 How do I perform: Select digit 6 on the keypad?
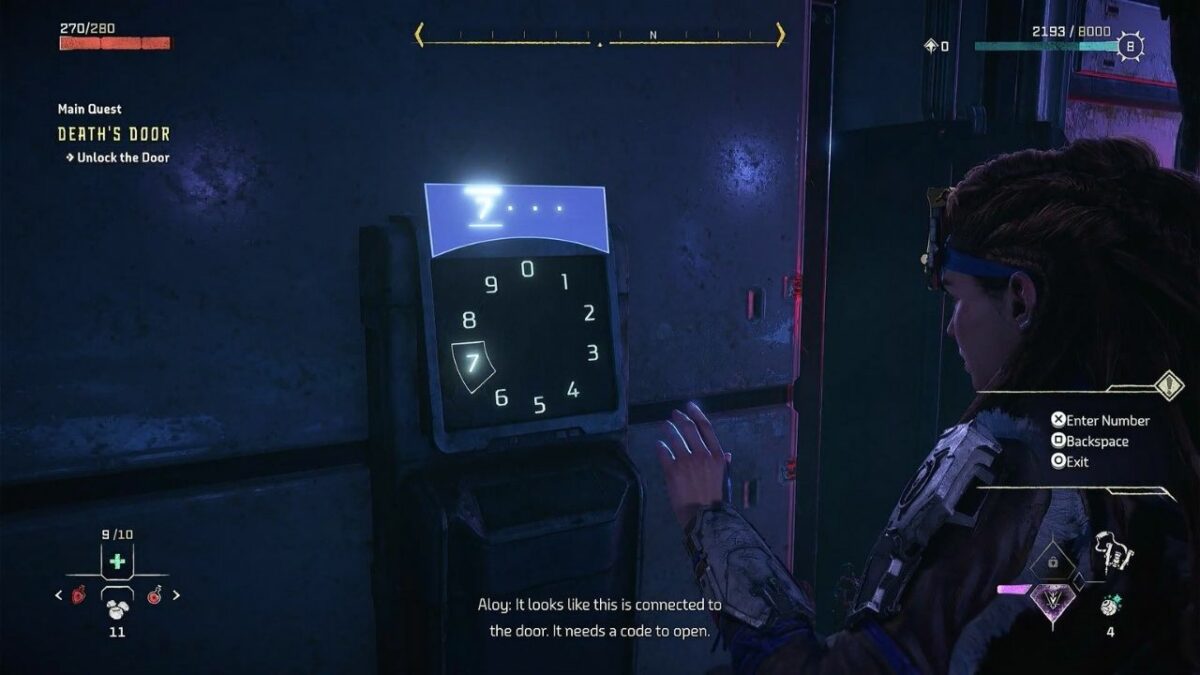tap(501, 398)
